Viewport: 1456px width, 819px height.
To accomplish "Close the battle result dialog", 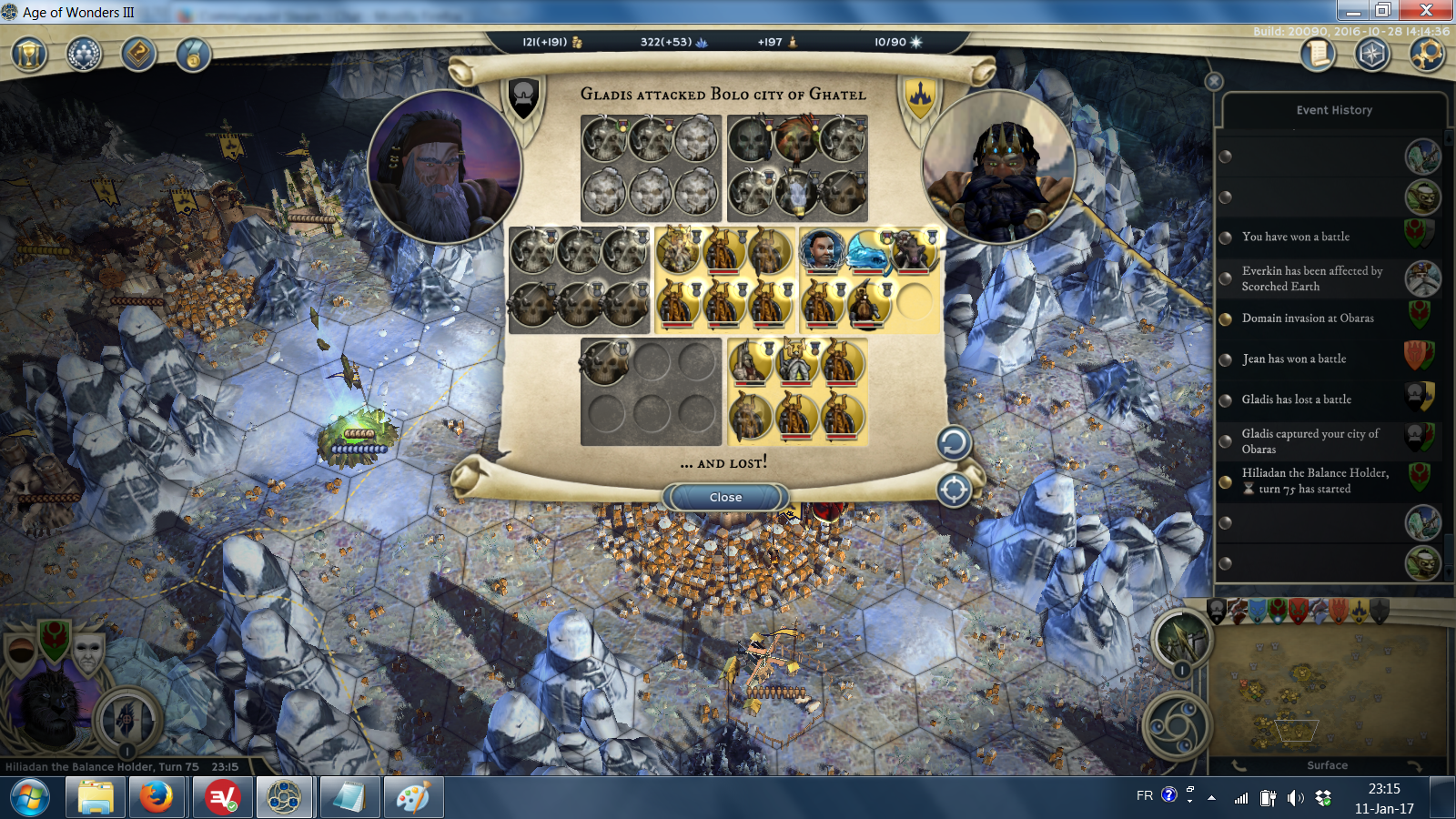I will click(x=725, y=497).
